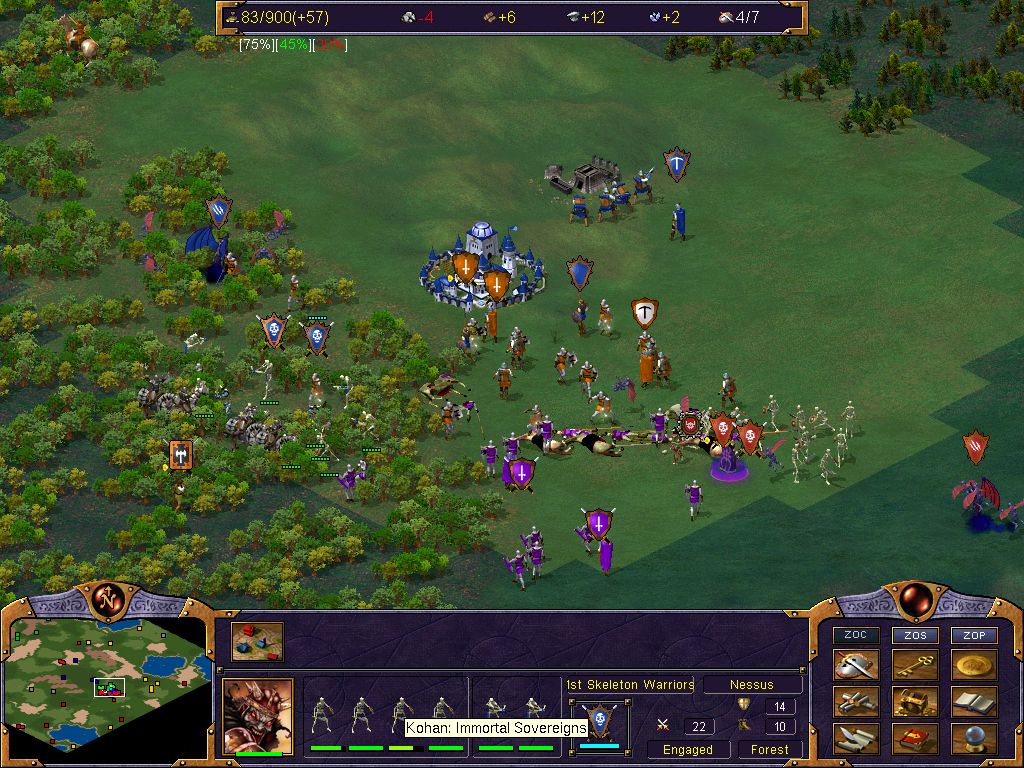Toggle the ZOP overlay button
Viewport: 1024px width, 768px height.
[974, 635]
